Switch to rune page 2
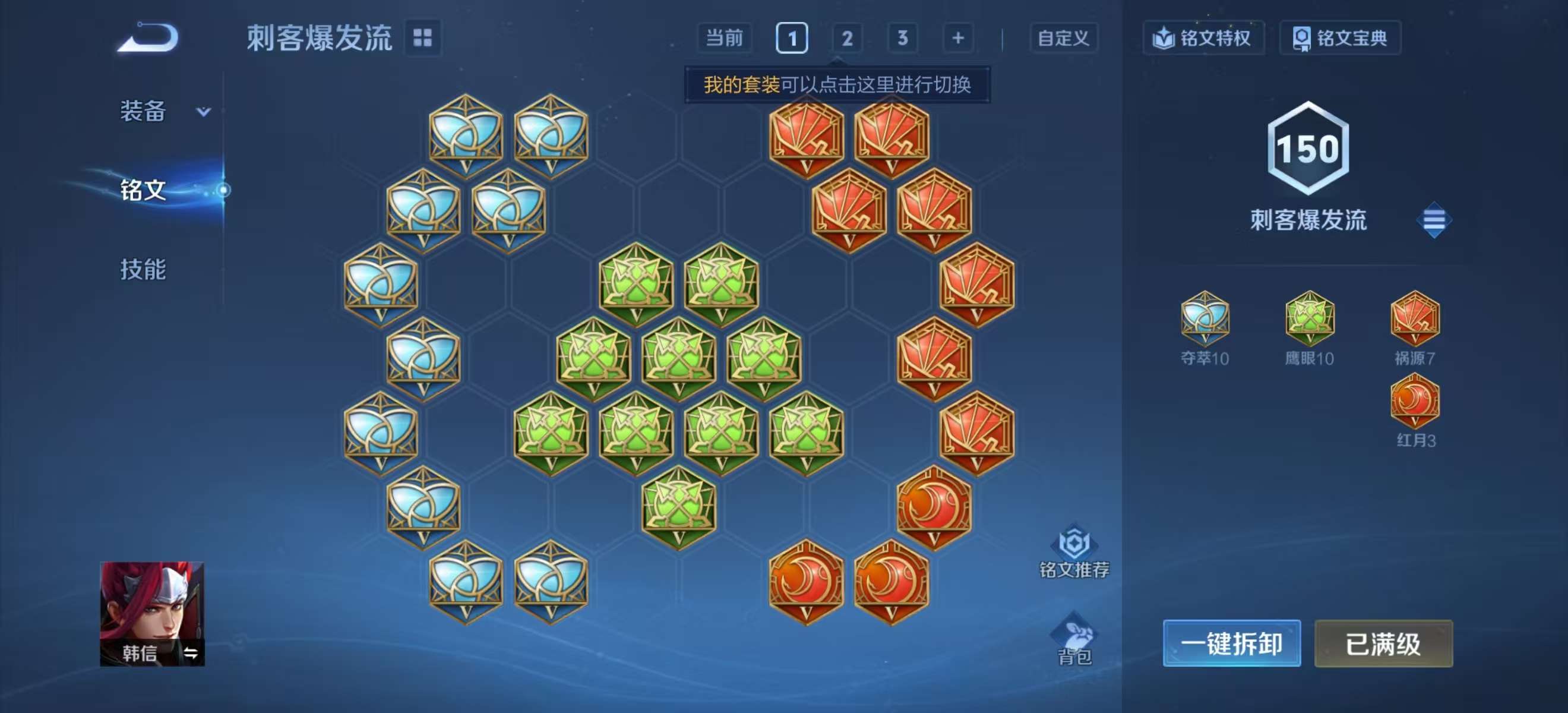This screenshot has width=1568, height=713. click(x=847, y=38)
